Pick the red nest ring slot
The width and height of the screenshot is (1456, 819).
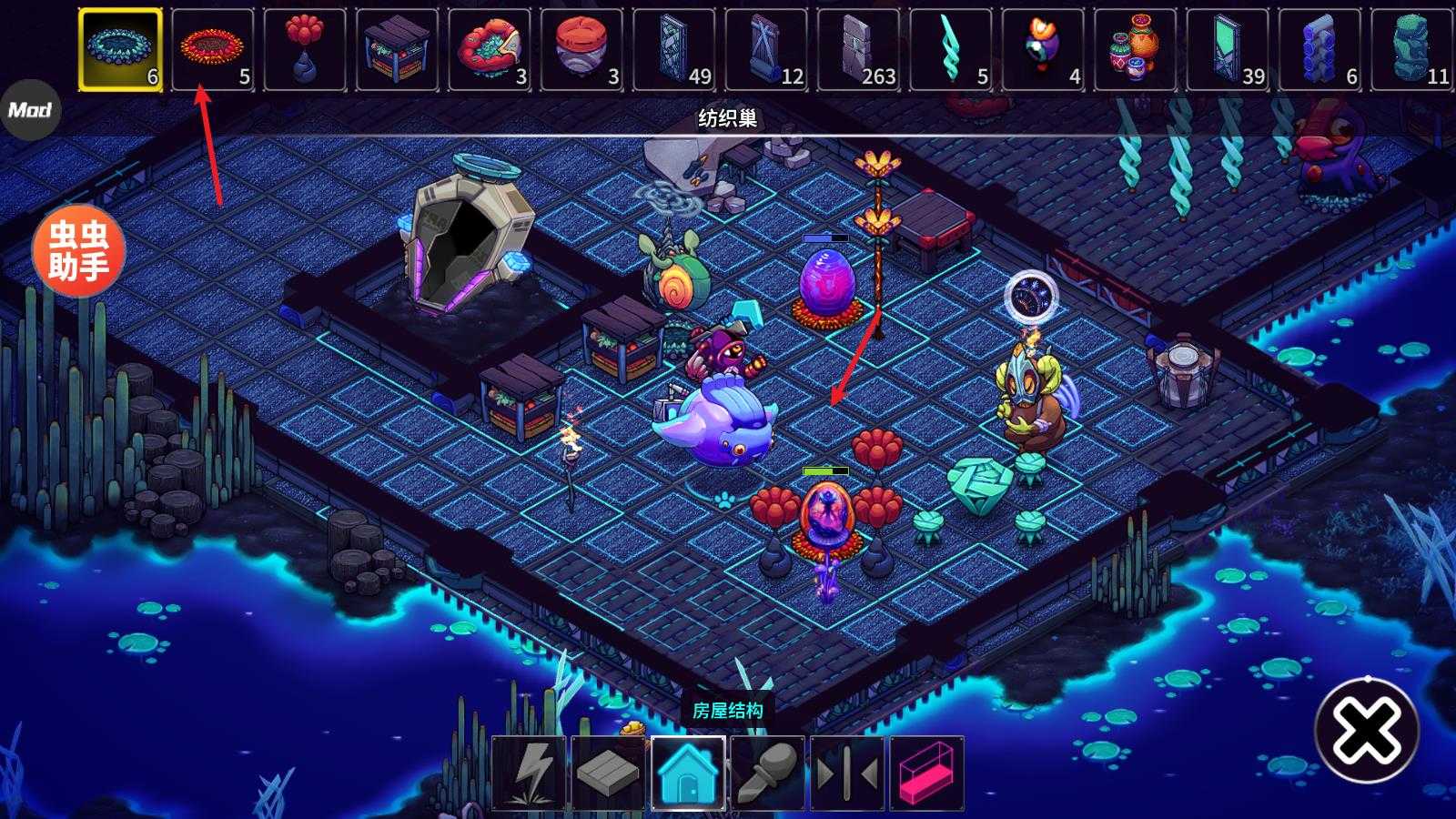click(x=213, y=49)
